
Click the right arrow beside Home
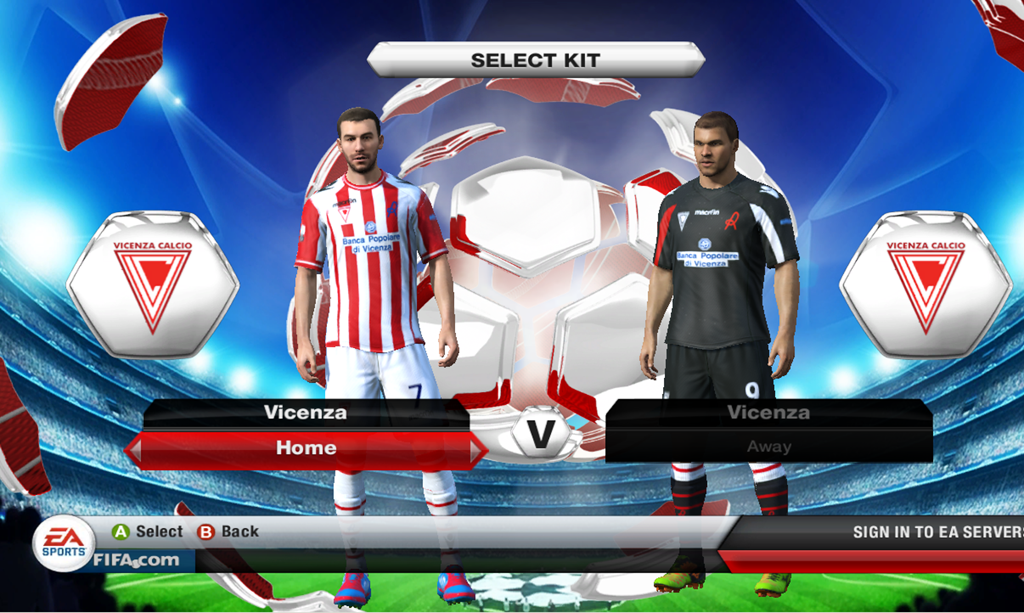pyautogui.click(x=479, y=450)
